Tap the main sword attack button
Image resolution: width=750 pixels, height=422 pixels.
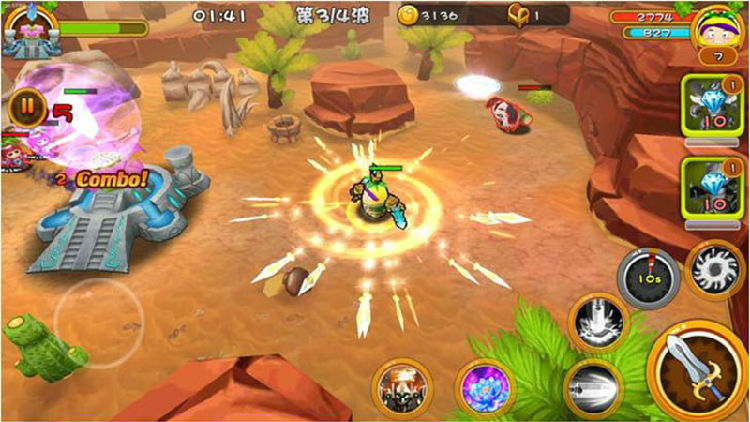699,371
